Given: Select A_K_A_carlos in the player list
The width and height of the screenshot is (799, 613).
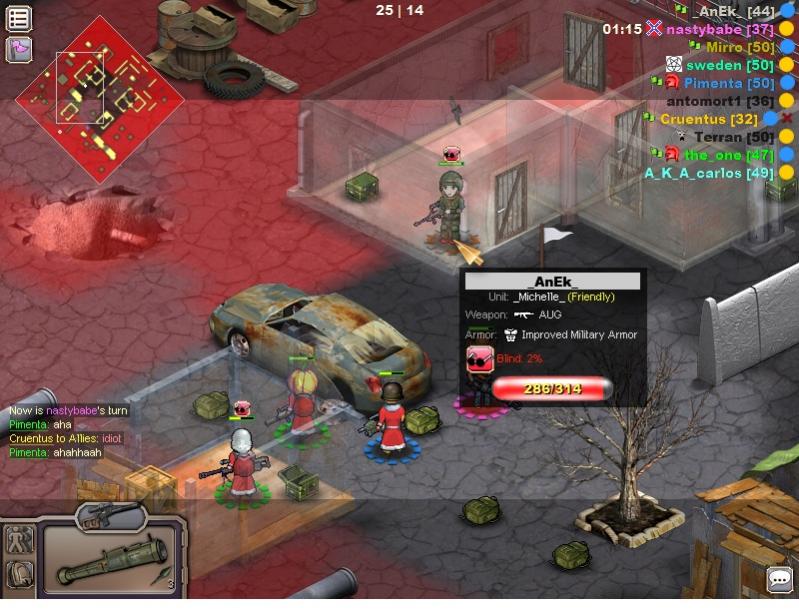Looking at the screenshot, I should click(x=708, y=173).
